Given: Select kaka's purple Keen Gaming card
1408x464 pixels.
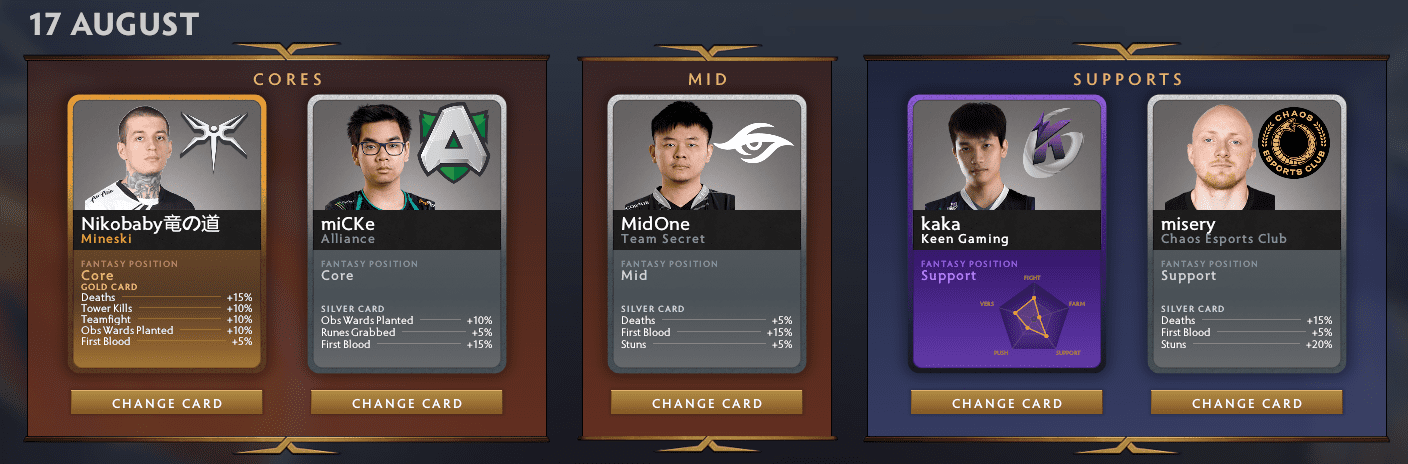Looking at the screenshot, I should 1007,233.
